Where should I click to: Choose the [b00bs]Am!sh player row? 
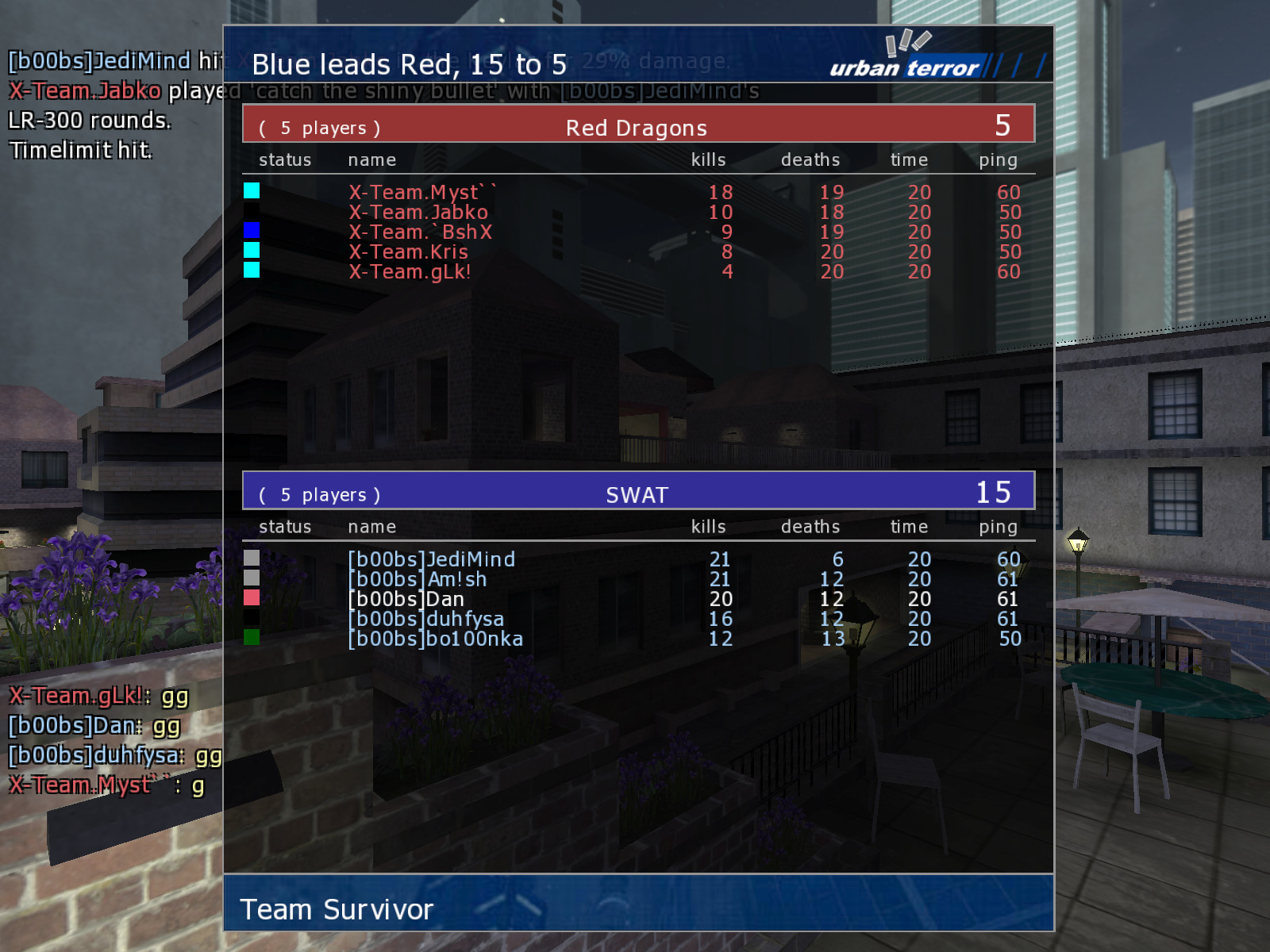(x=418, y=579)
